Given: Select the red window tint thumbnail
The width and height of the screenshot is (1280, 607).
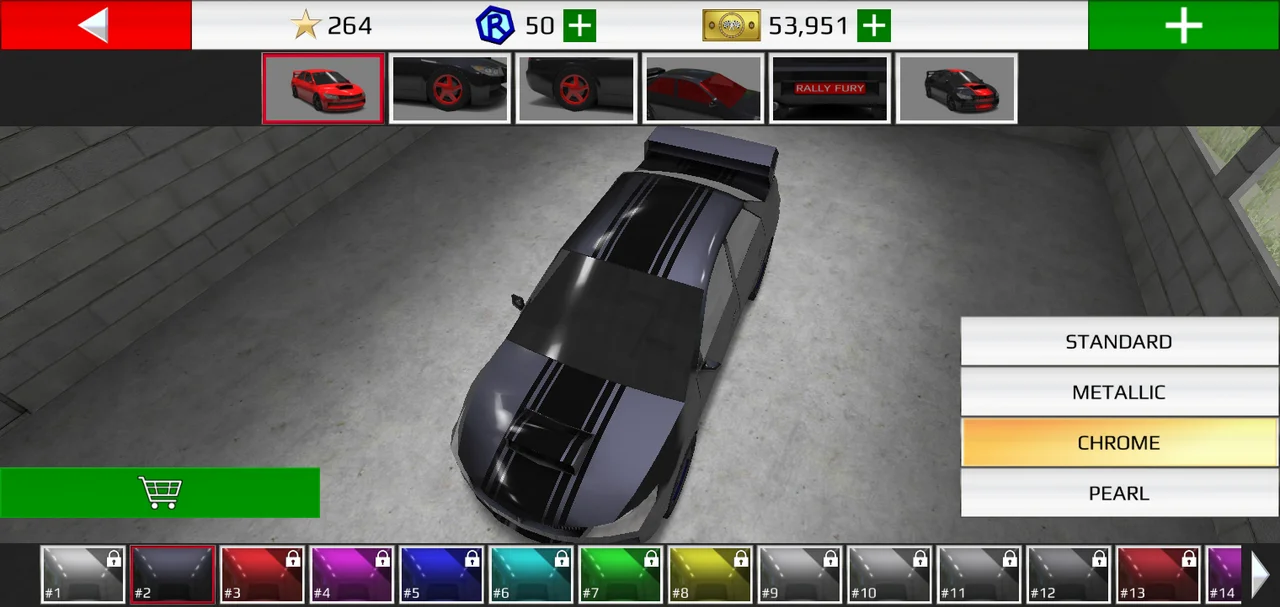Looking at the screenshot, I should 703,89.
